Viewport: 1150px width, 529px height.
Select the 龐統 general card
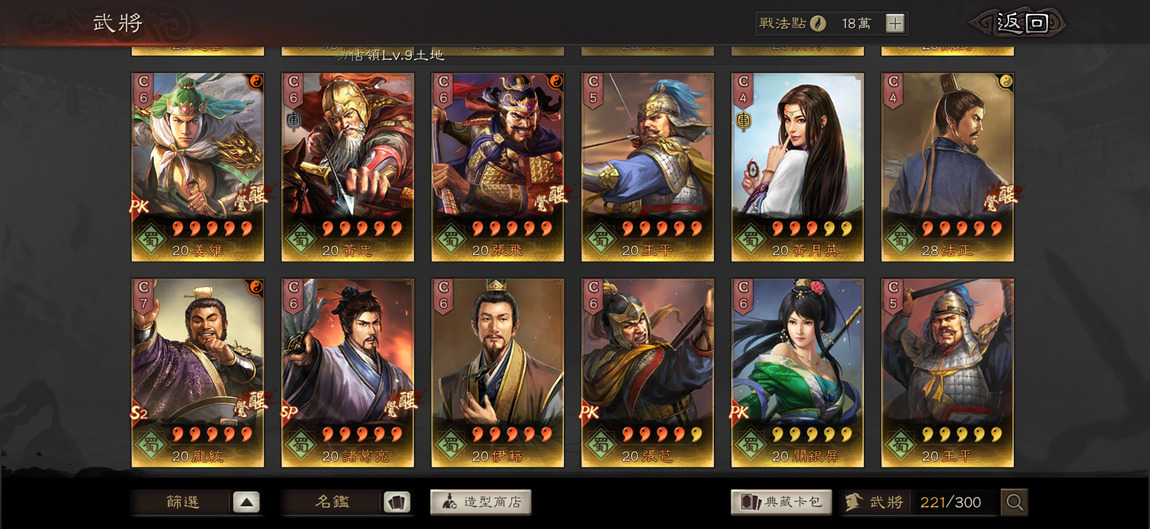[x=198, y=372]
